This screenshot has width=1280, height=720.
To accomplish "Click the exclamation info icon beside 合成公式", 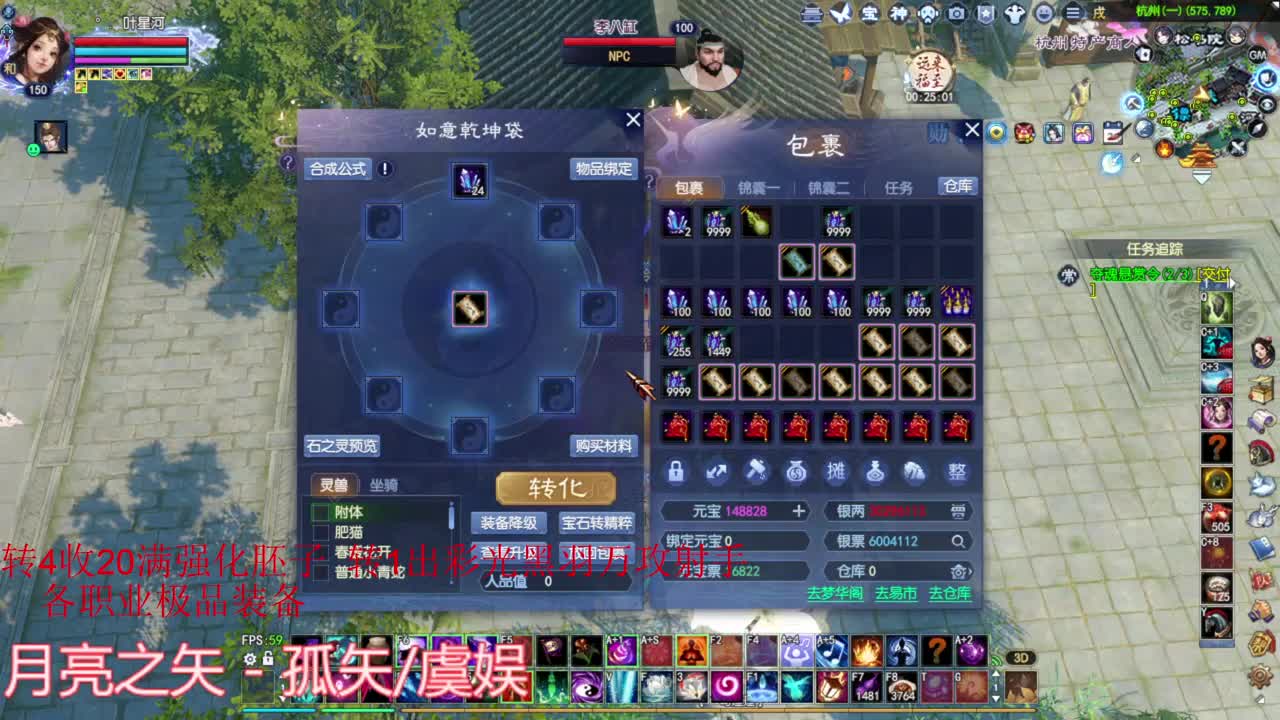I will click(385, 169).
